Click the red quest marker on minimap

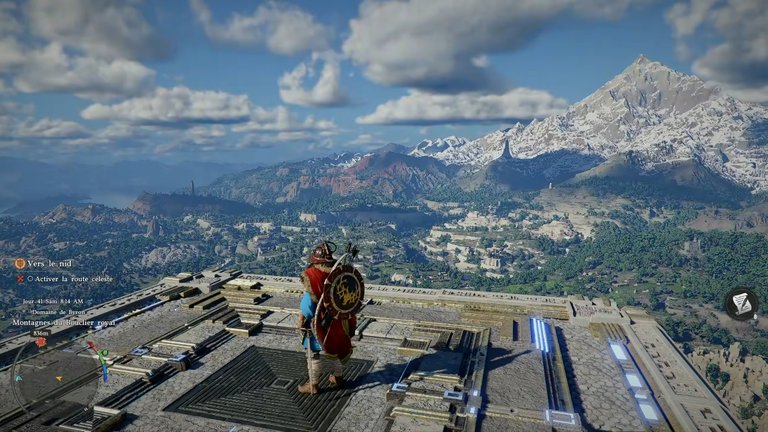coord(40,342)
